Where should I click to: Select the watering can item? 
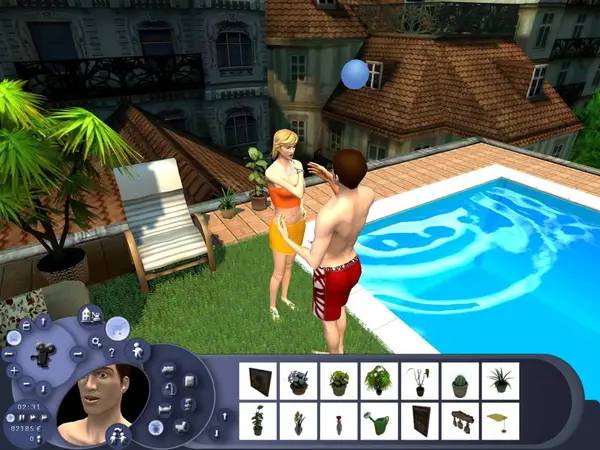[x=379, y=421]
